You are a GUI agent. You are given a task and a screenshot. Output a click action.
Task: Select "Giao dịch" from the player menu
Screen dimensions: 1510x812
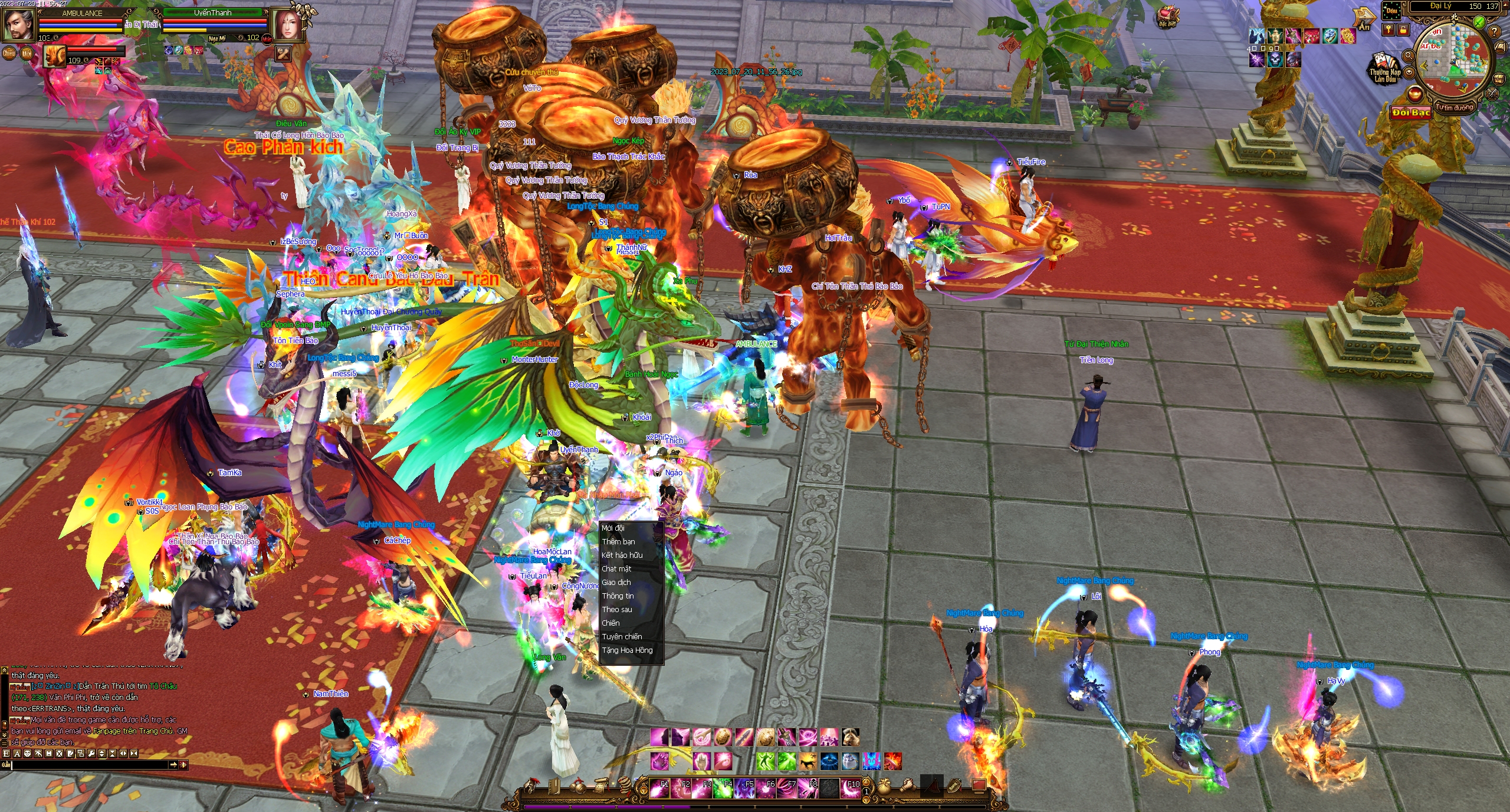click(x=616, y=582)
